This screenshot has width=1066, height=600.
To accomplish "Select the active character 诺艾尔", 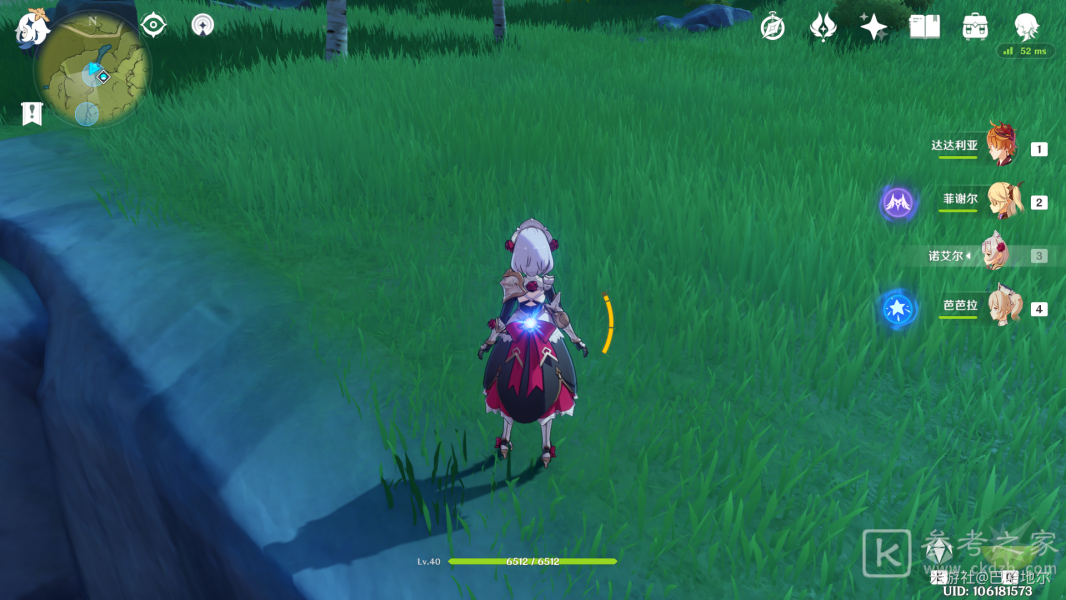I will click(x=996, y=255).
